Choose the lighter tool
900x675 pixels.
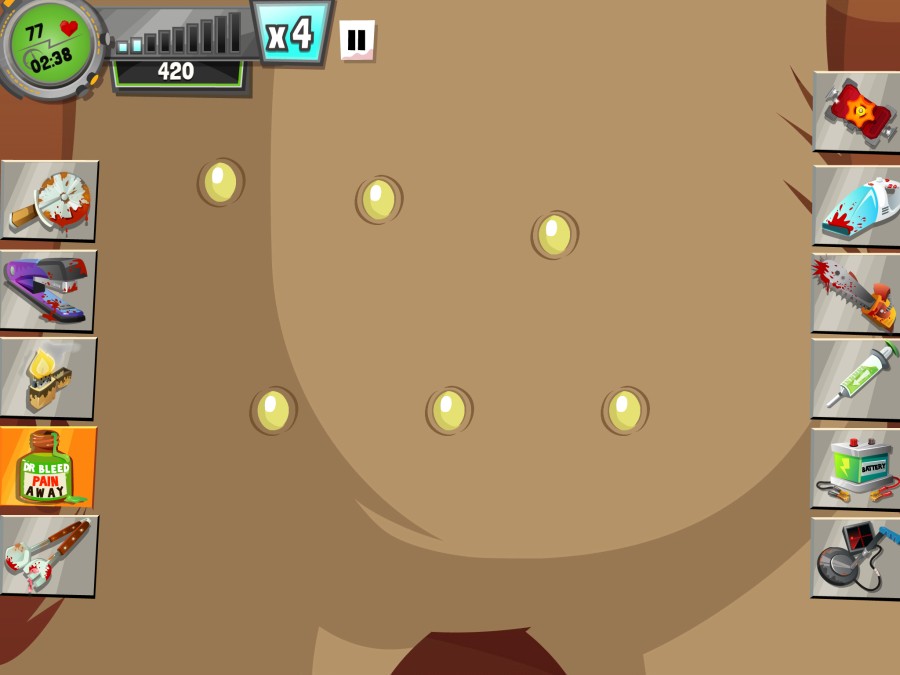pyautogui.click(x=48, y=377)
